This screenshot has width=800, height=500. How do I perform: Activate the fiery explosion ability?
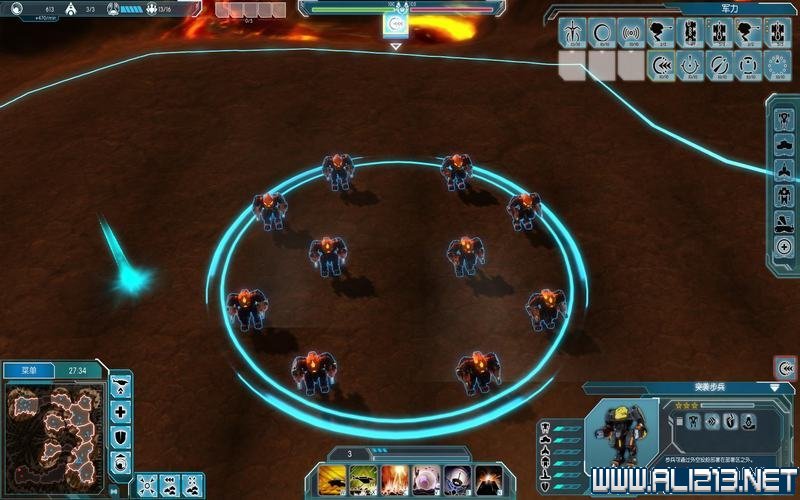[x=394, y=479]
